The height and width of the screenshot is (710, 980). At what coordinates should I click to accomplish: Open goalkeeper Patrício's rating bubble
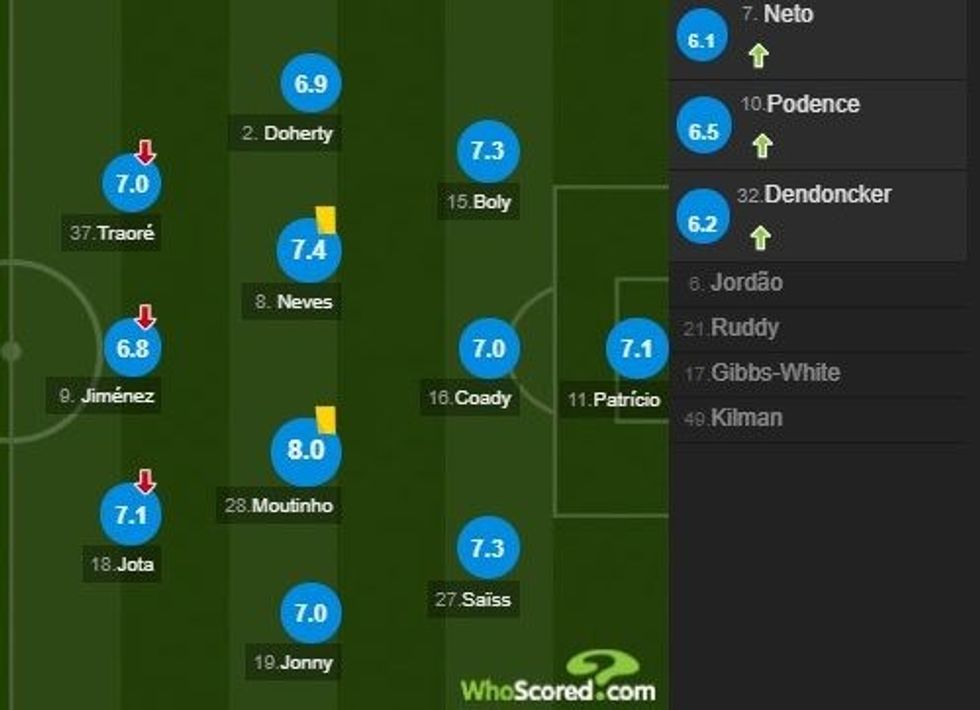636,349
